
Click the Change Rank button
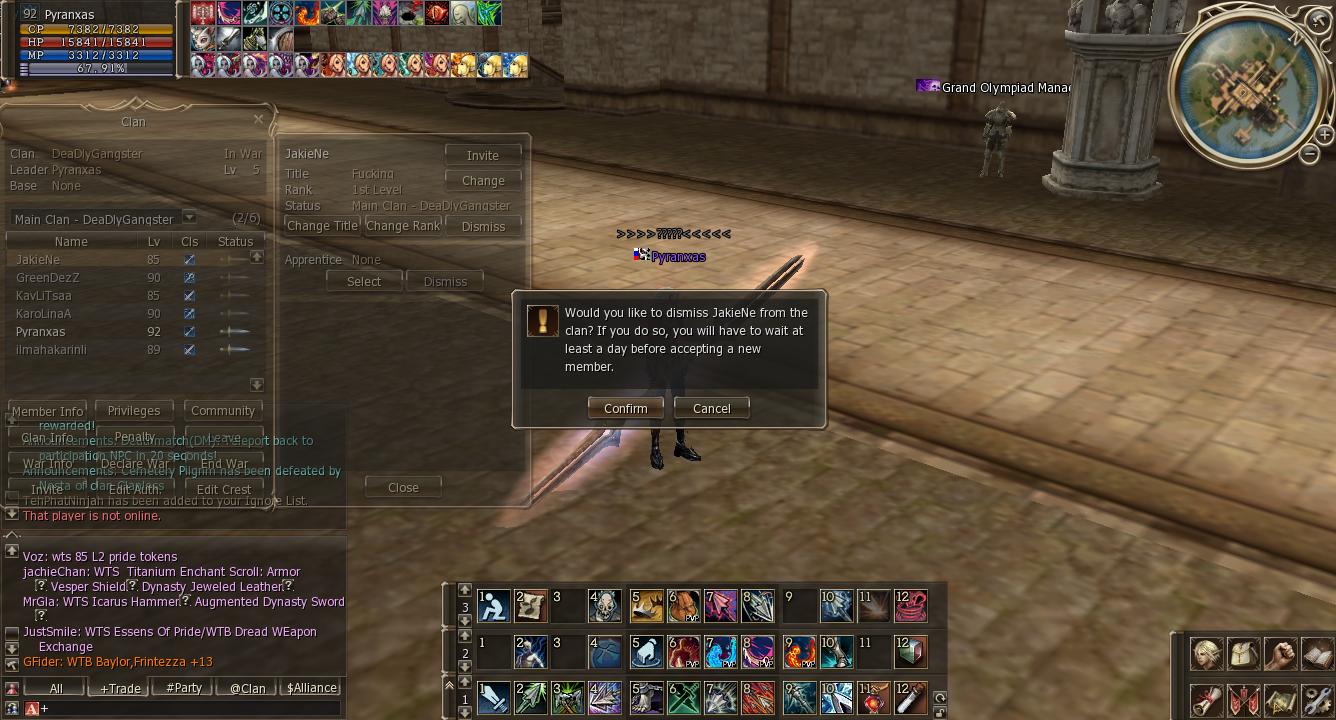402,226
